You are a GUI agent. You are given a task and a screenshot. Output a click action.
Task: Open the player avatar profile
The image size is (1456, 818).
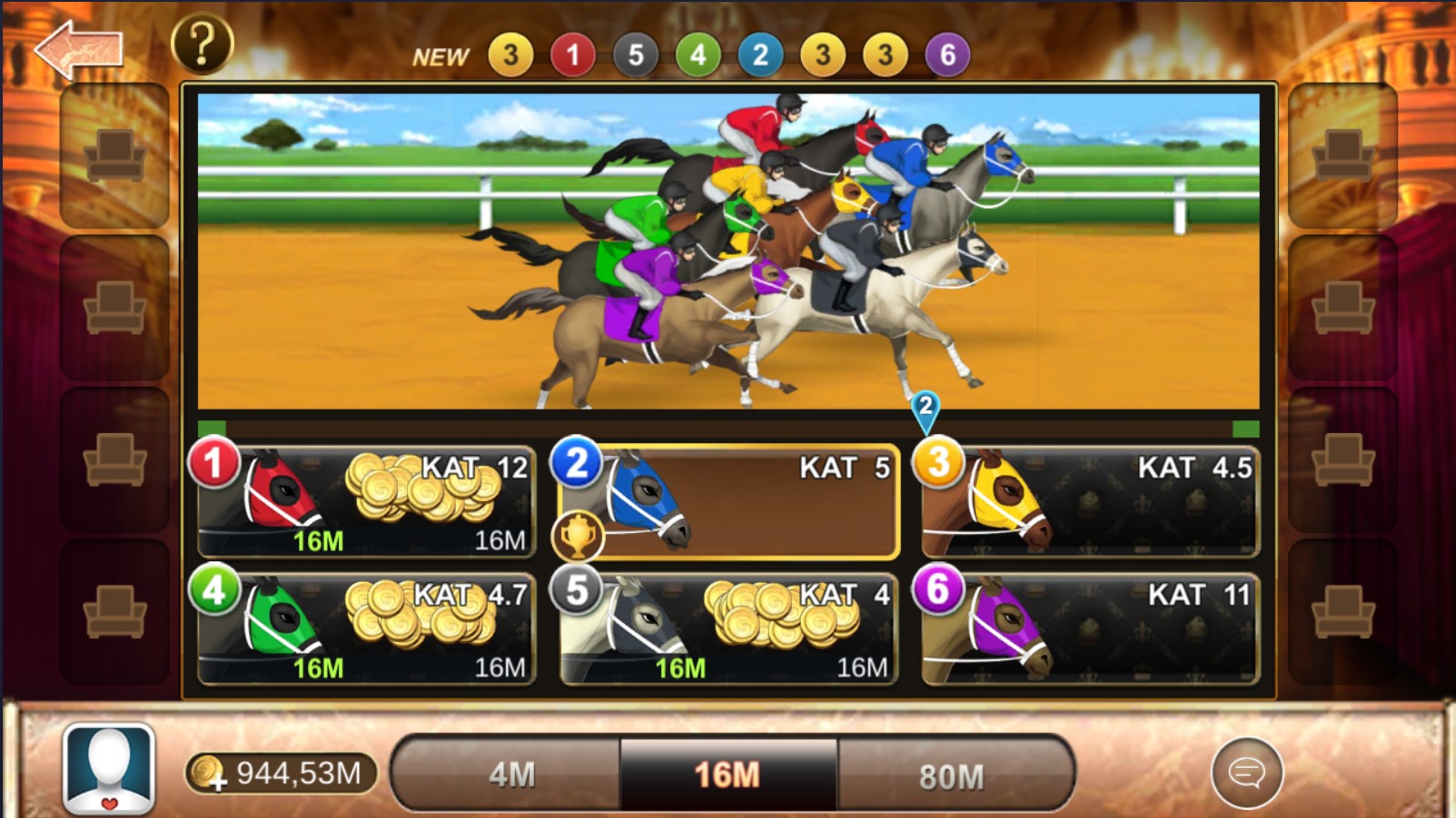(109, 769)
